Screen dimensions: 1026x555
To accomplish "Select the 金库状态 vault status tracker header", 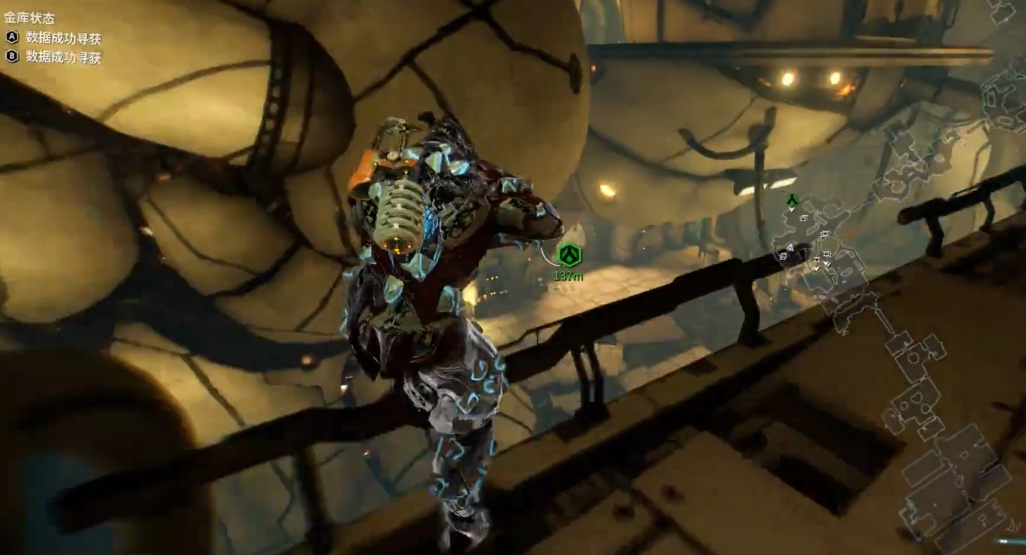I will pos(29,18).
